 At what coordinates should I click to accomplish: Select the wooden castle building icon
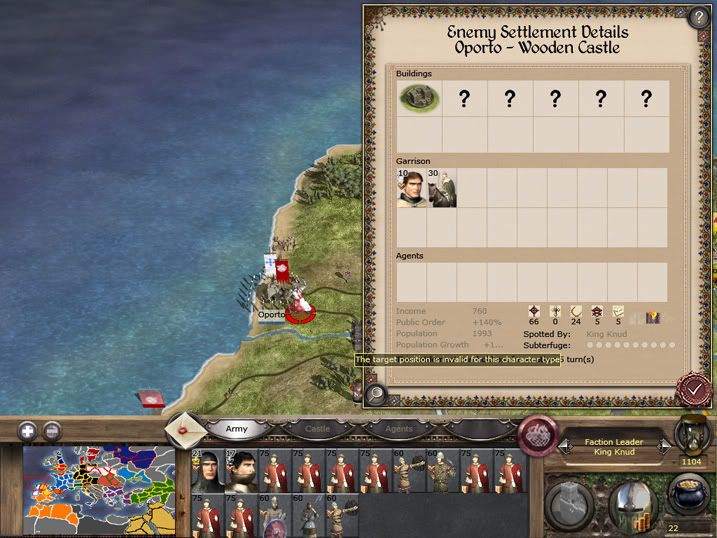(420, 98)
